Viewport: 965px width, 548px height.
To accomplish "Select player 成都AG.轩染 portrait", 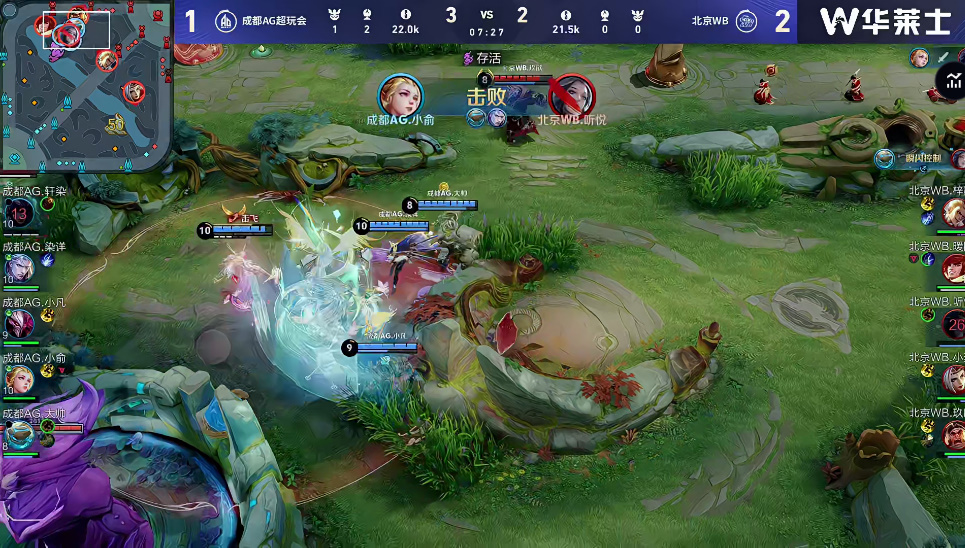I will click(19, 213).
